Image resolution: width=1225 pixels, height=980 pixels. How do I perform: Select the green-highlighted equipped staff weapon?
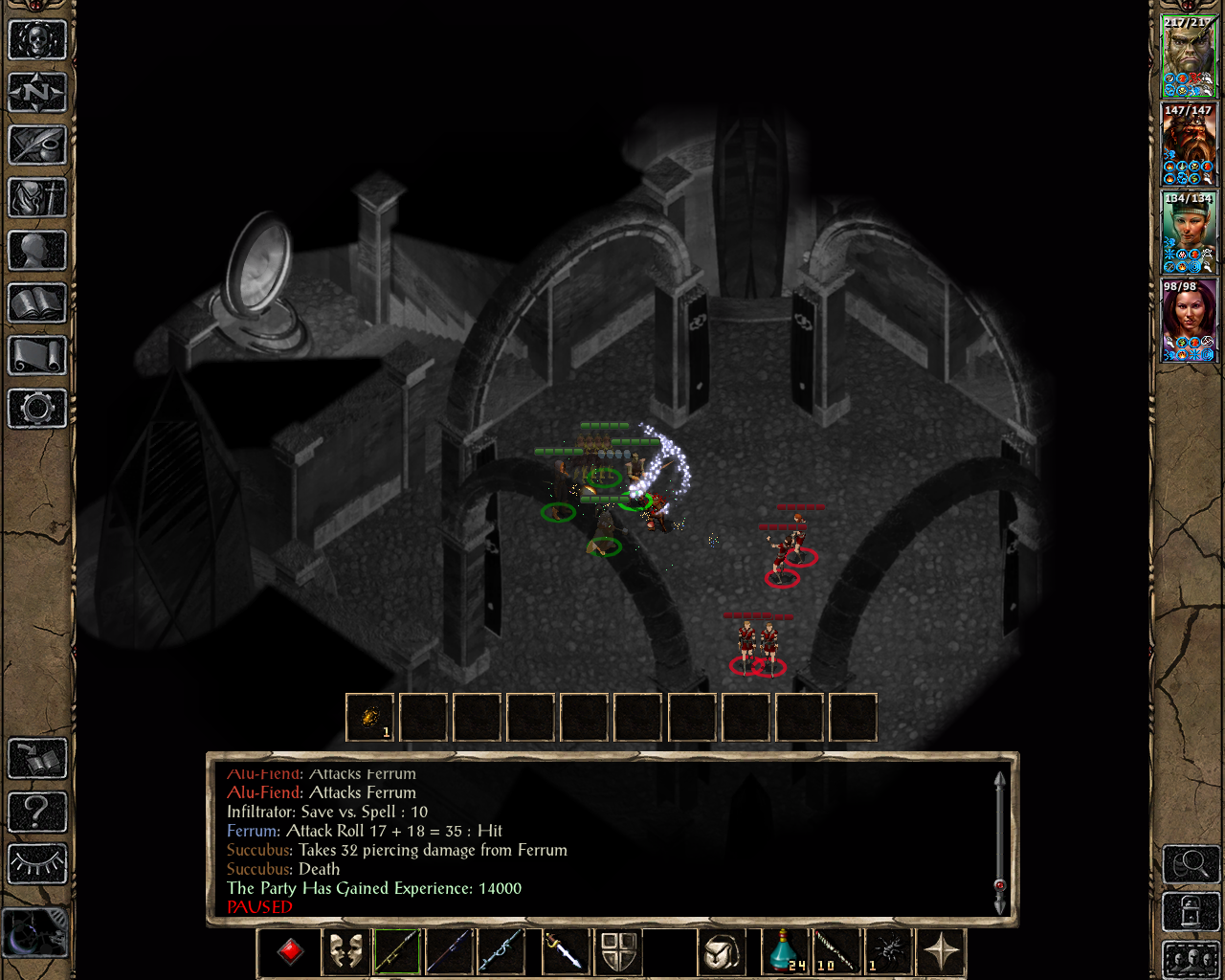(395, 952)
